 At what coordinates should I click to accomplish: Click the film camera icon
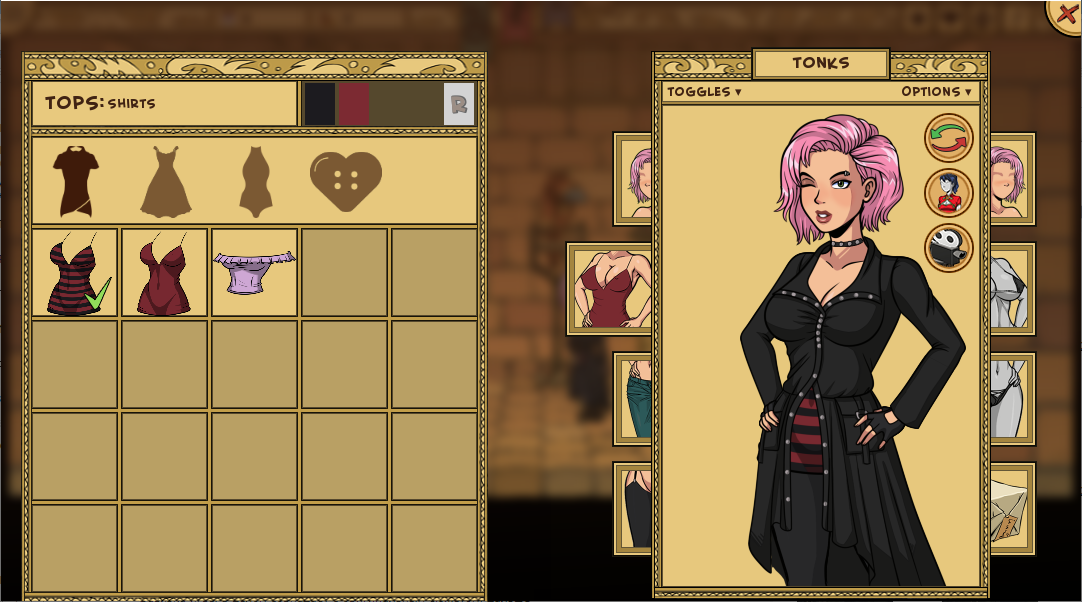[x=948, y=248]
